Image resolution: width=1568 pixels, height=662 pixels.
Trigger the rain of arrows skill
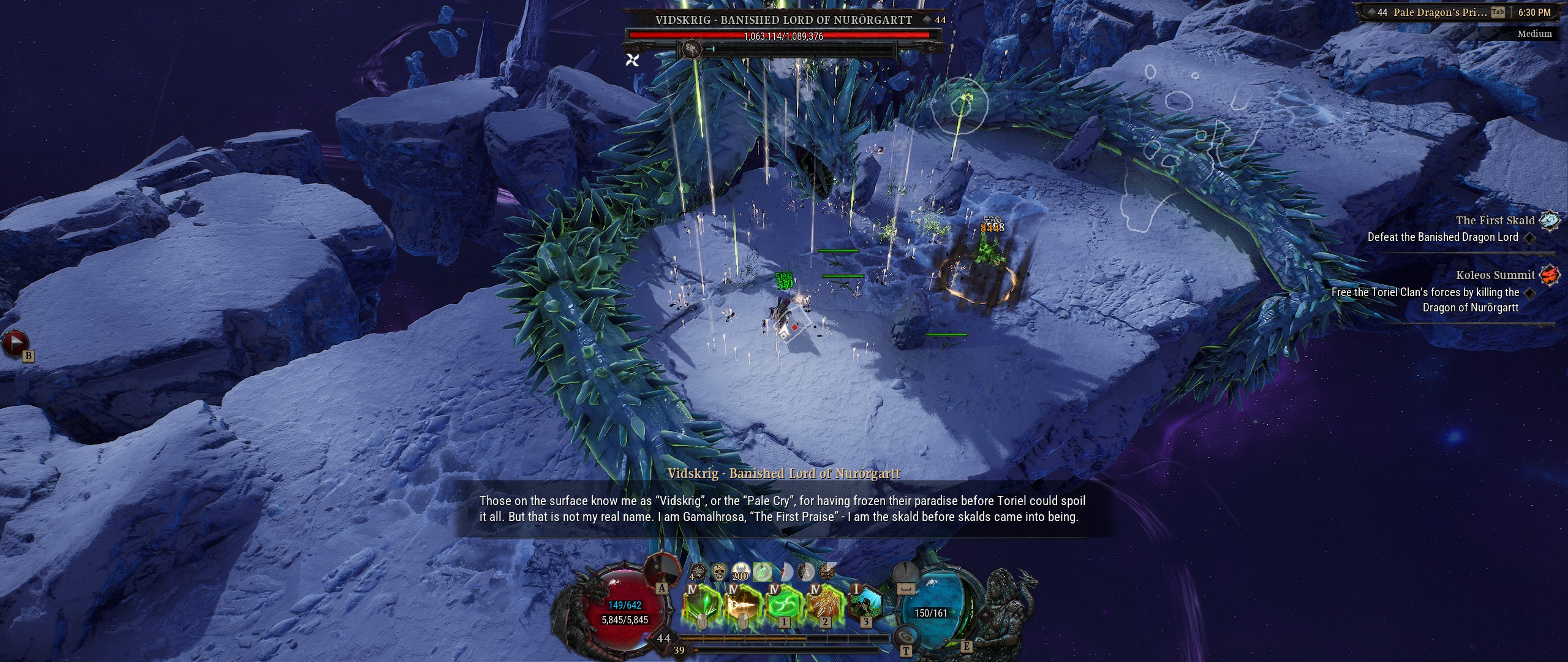pos(824,606)
